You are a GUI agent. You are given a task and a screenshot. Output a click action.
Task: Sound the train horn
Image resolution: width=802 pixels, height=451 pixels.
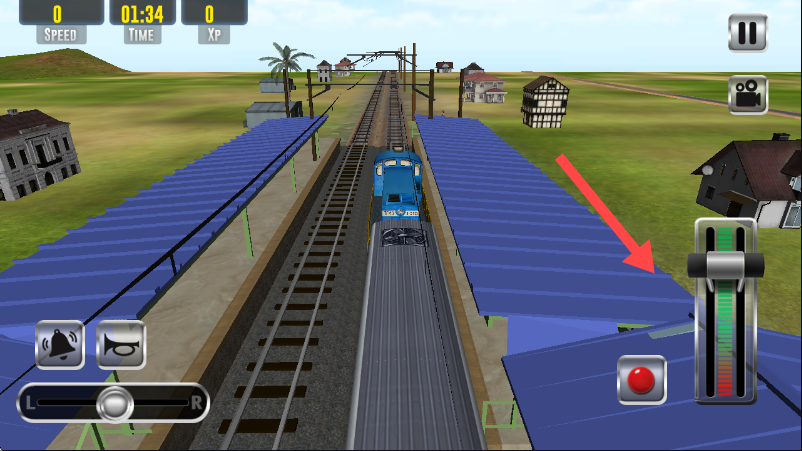[x=120, y=344]
